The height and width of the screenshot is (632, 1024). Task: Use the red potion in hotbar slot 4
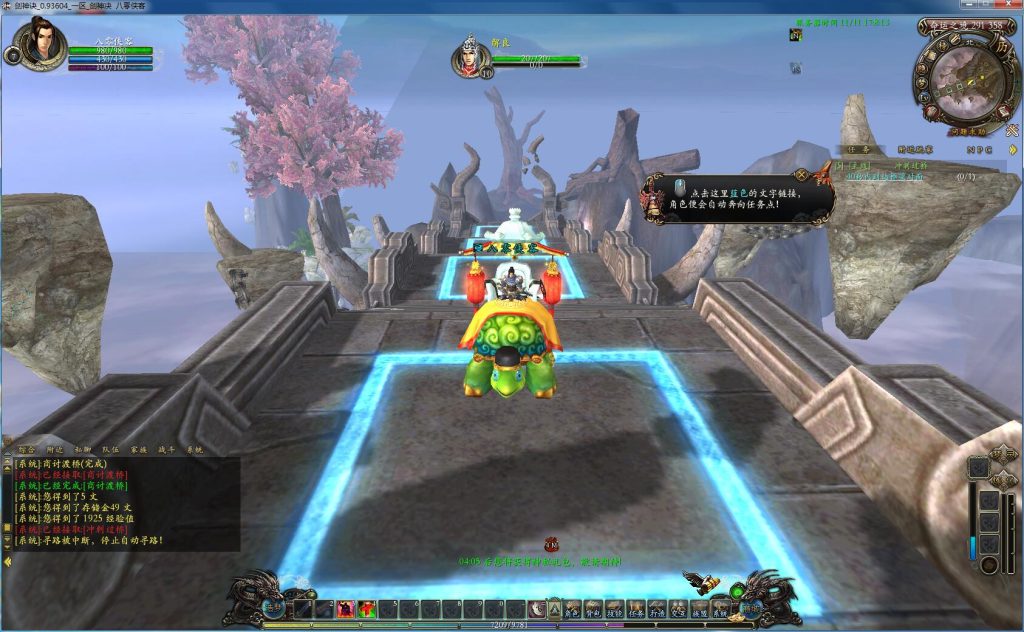pyautogui.click(x=367, y=609)
